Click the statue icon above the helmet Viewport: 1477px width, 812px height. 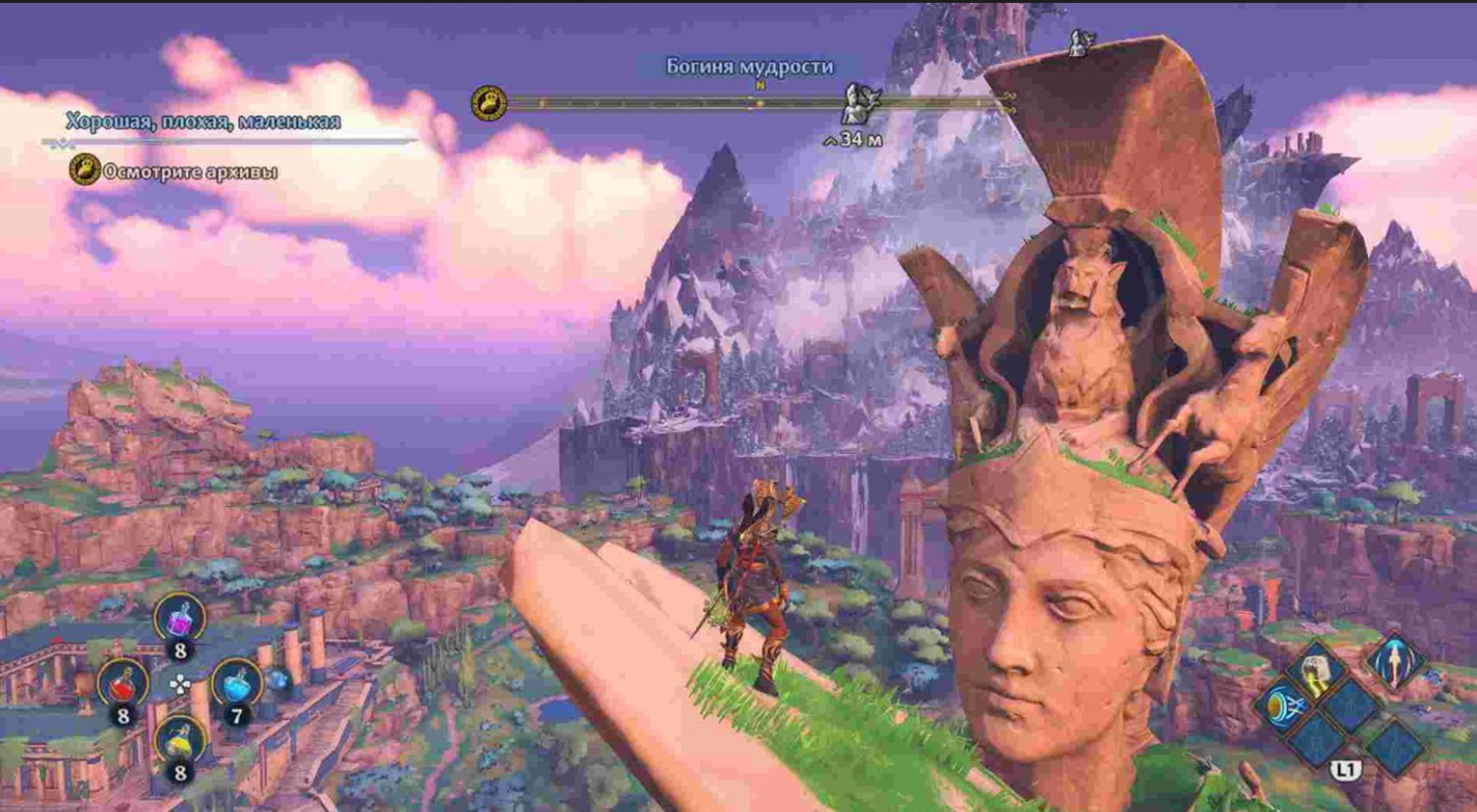1081,41
